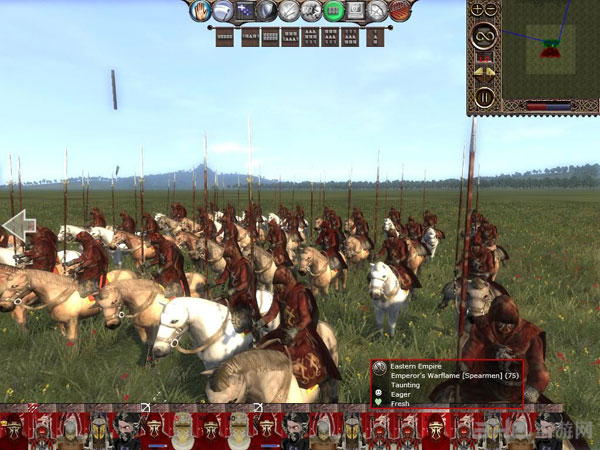Zoom out the minimap with minus button
The image size is (600, 450).
point(491,10)
